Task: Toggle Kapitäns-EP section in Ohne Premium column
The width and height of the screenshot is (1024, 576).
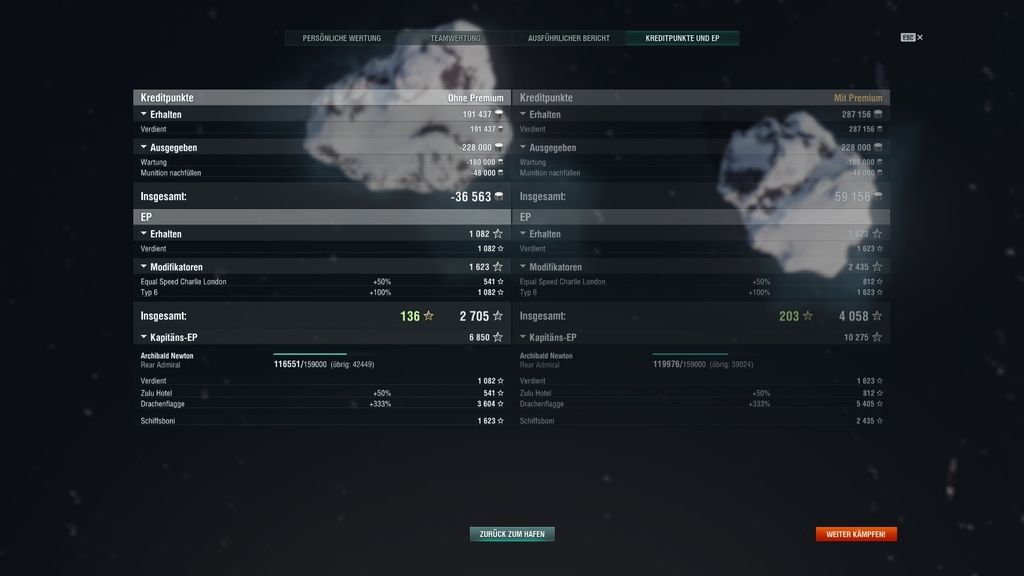Action: pos(144,337)
